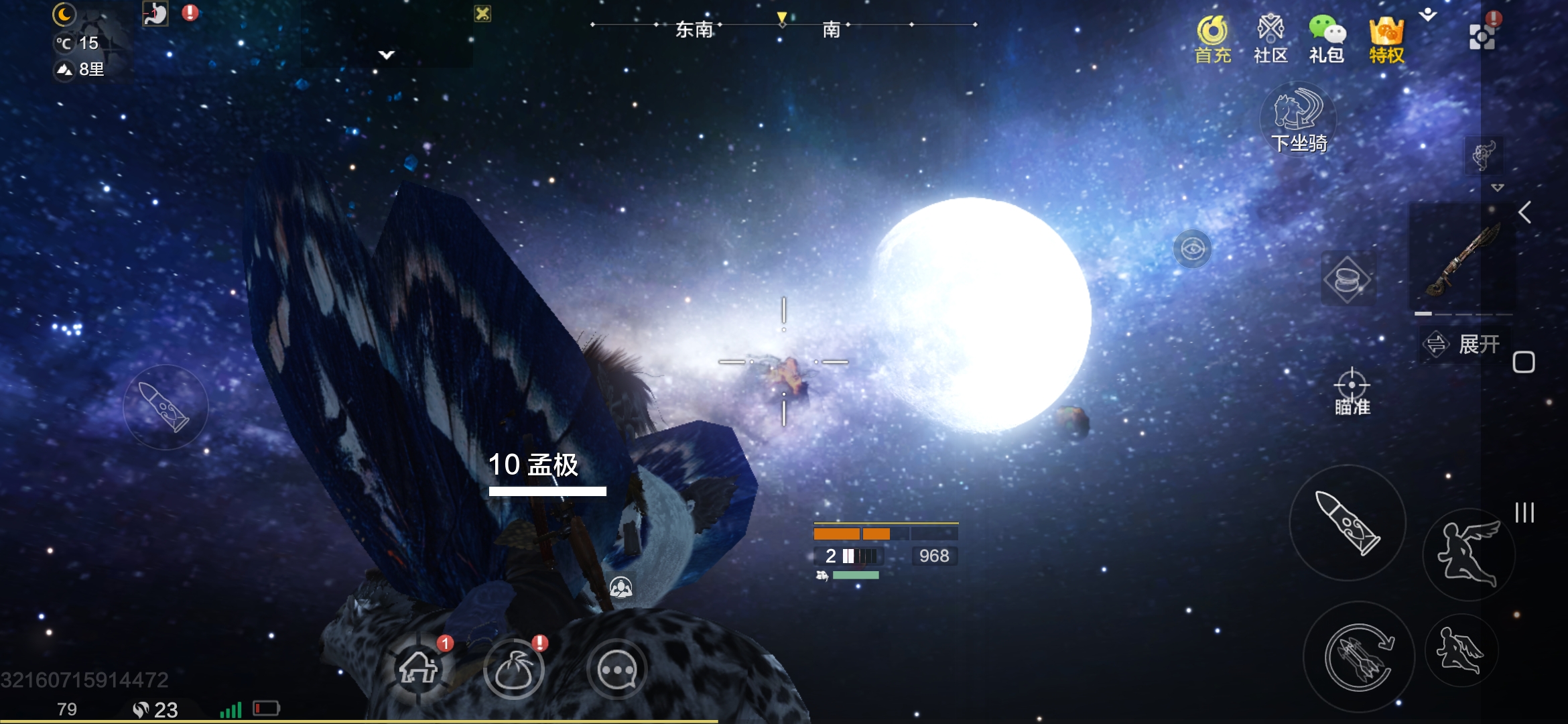The width and height of the screenshot is (1568, 724).
Task: Open the 社区 community hub
Action: point(1270,39)
